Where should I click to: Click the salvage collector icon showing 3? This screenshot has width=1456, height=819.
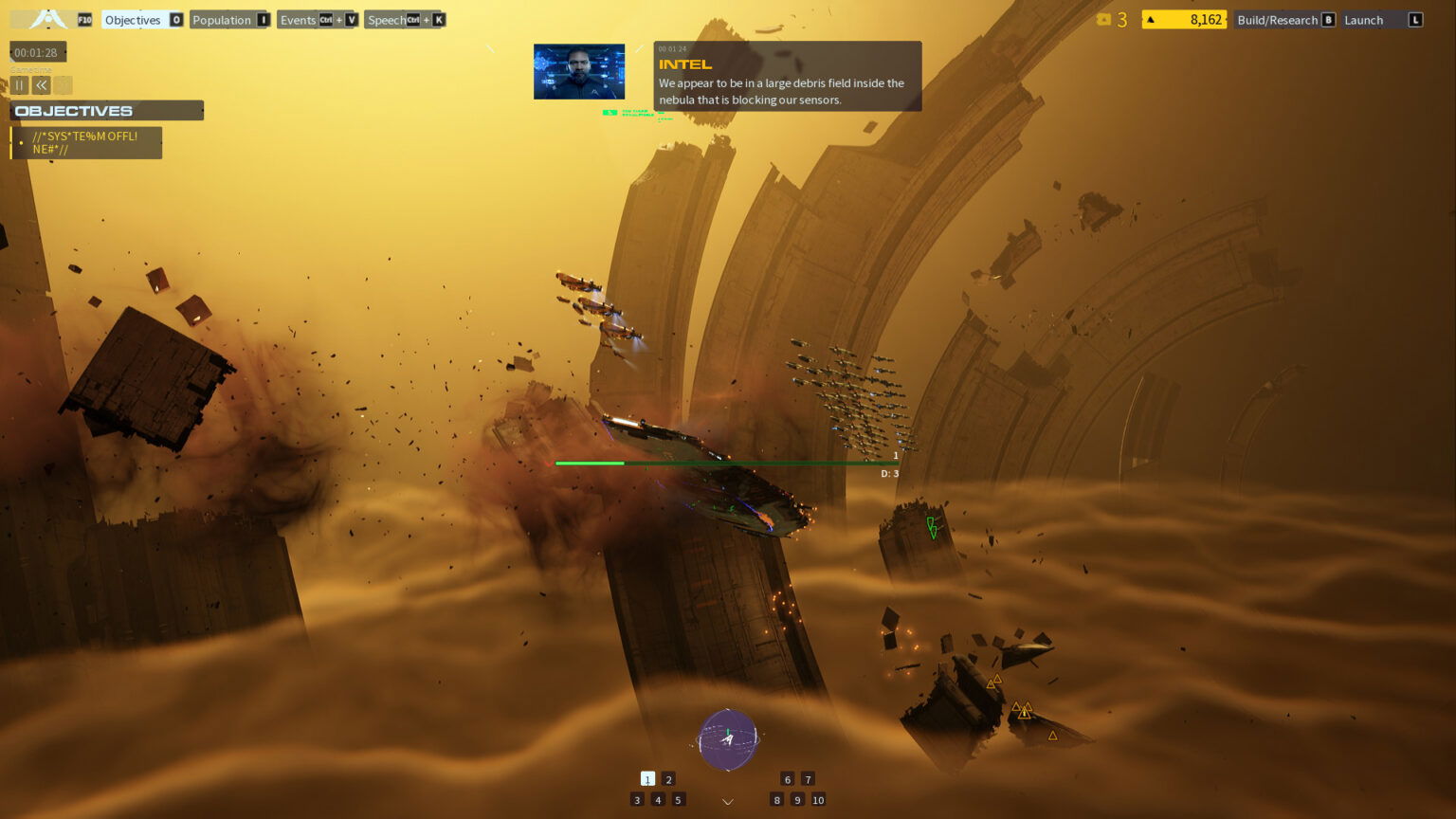1105,19
